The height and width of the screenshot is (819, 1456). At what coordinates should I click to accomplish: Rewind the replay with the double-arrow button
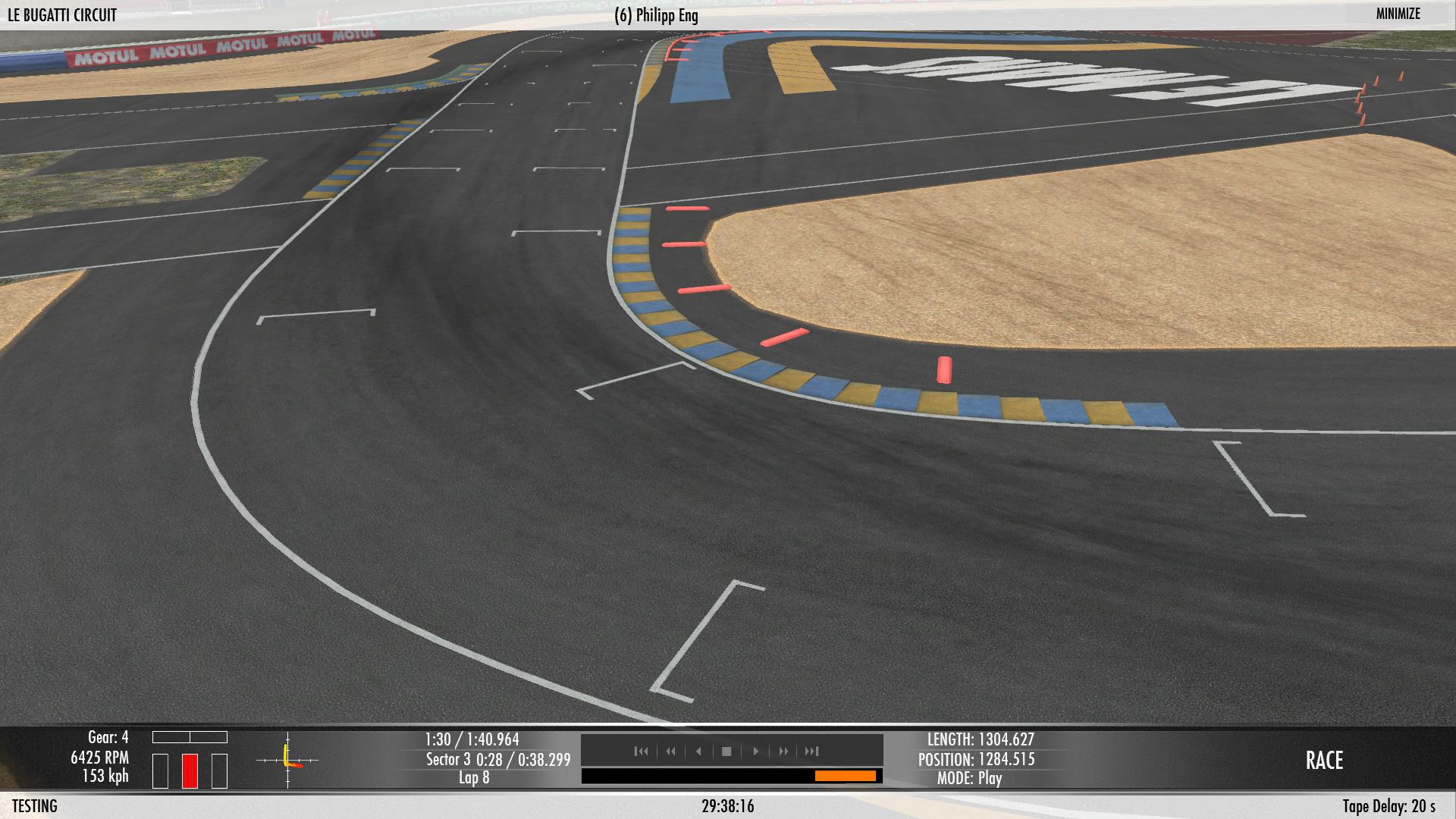[x=670, y=752]
